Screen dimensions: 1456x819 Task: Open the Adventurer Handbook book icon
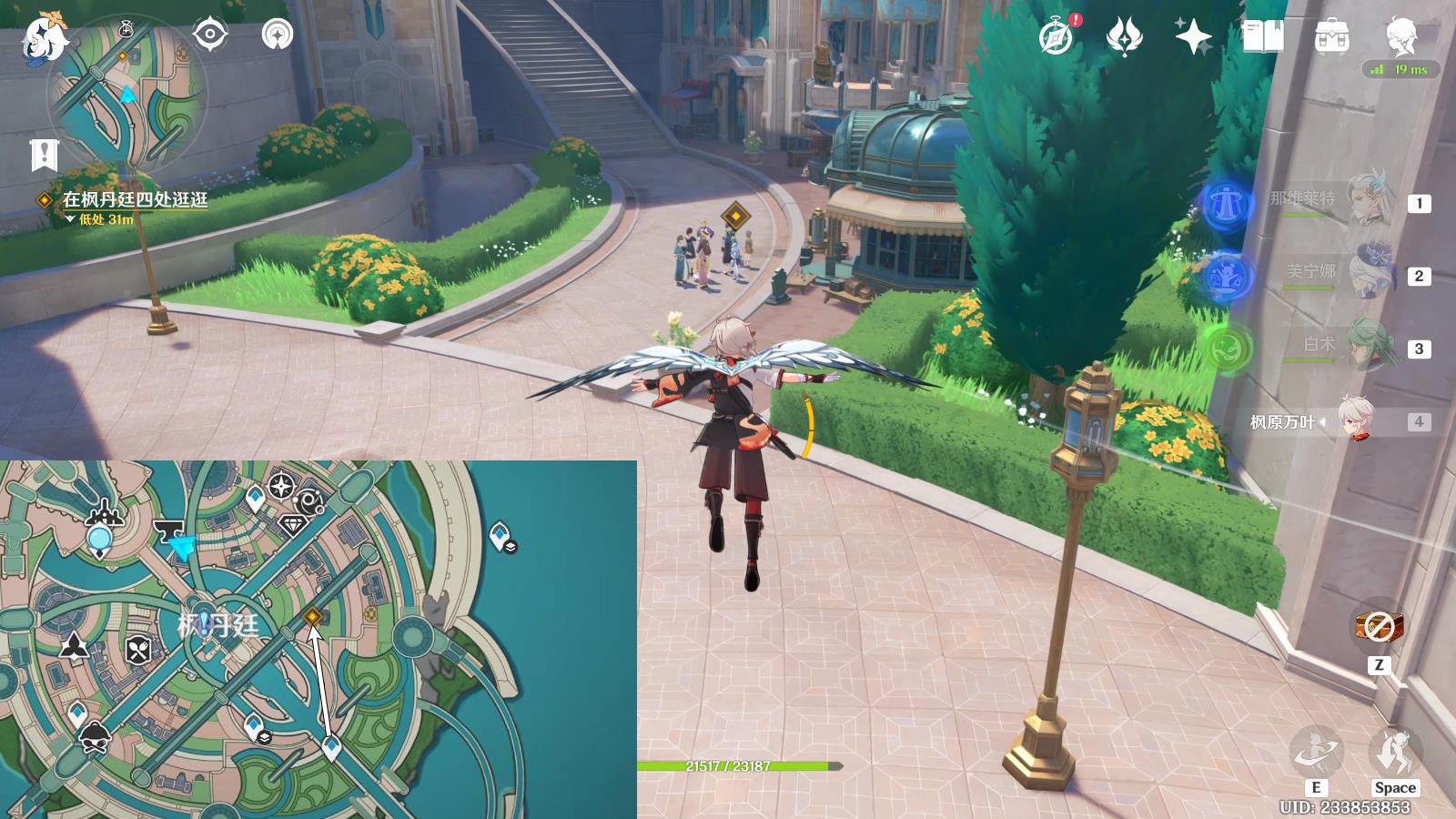point(1262,37)
